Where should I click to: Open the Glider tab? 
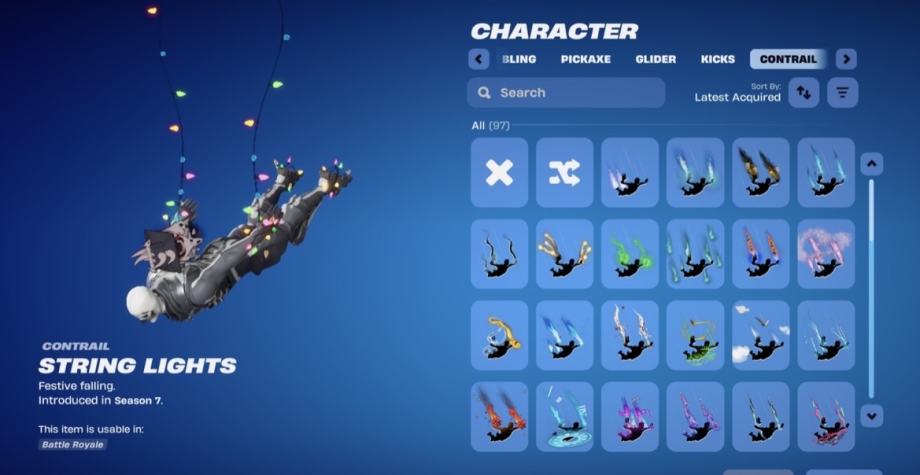[x=656, y=59]
